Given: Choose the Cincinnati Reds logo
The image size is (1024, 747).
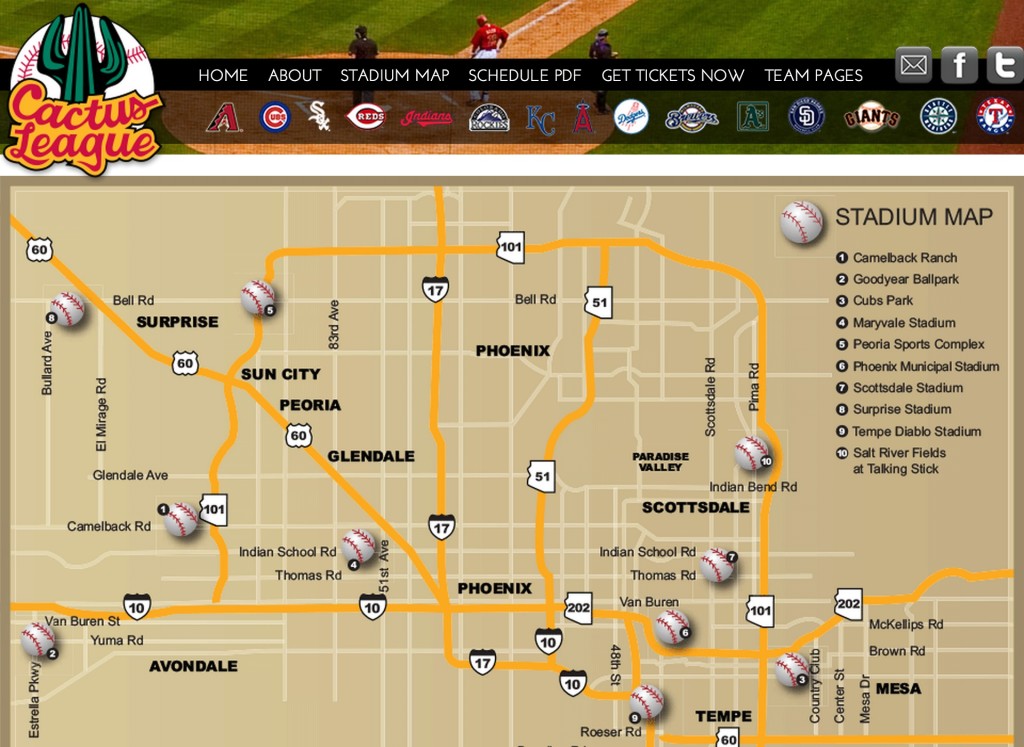Looking at the screenshot, I should (367, 117).
